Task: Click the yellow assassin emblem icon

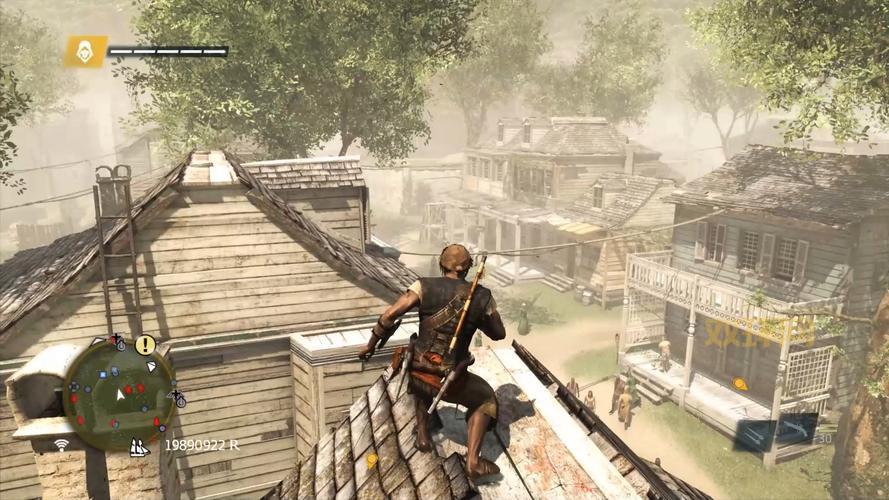Action: click(x=86, y=51)
